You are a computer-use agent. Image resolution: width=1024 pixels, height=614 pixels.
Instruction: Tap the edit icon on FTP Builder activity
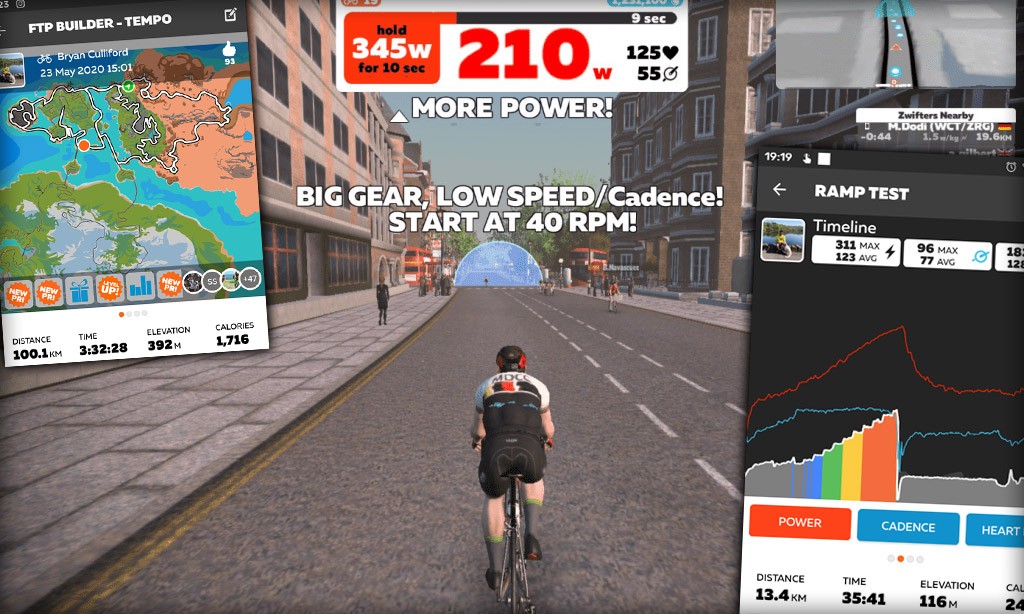pyautogui.click(x=231, y=14)
